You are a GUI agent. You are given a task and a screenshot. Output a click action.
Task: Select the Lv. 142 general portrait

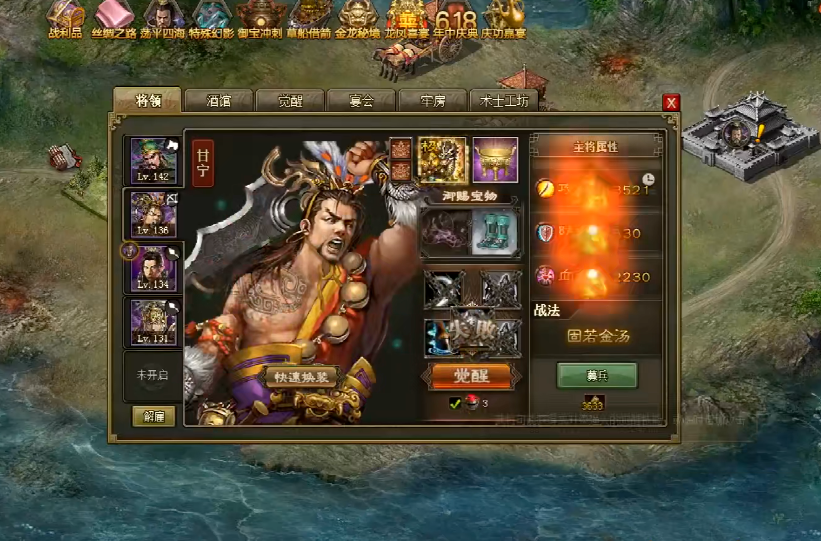point(154,160)
